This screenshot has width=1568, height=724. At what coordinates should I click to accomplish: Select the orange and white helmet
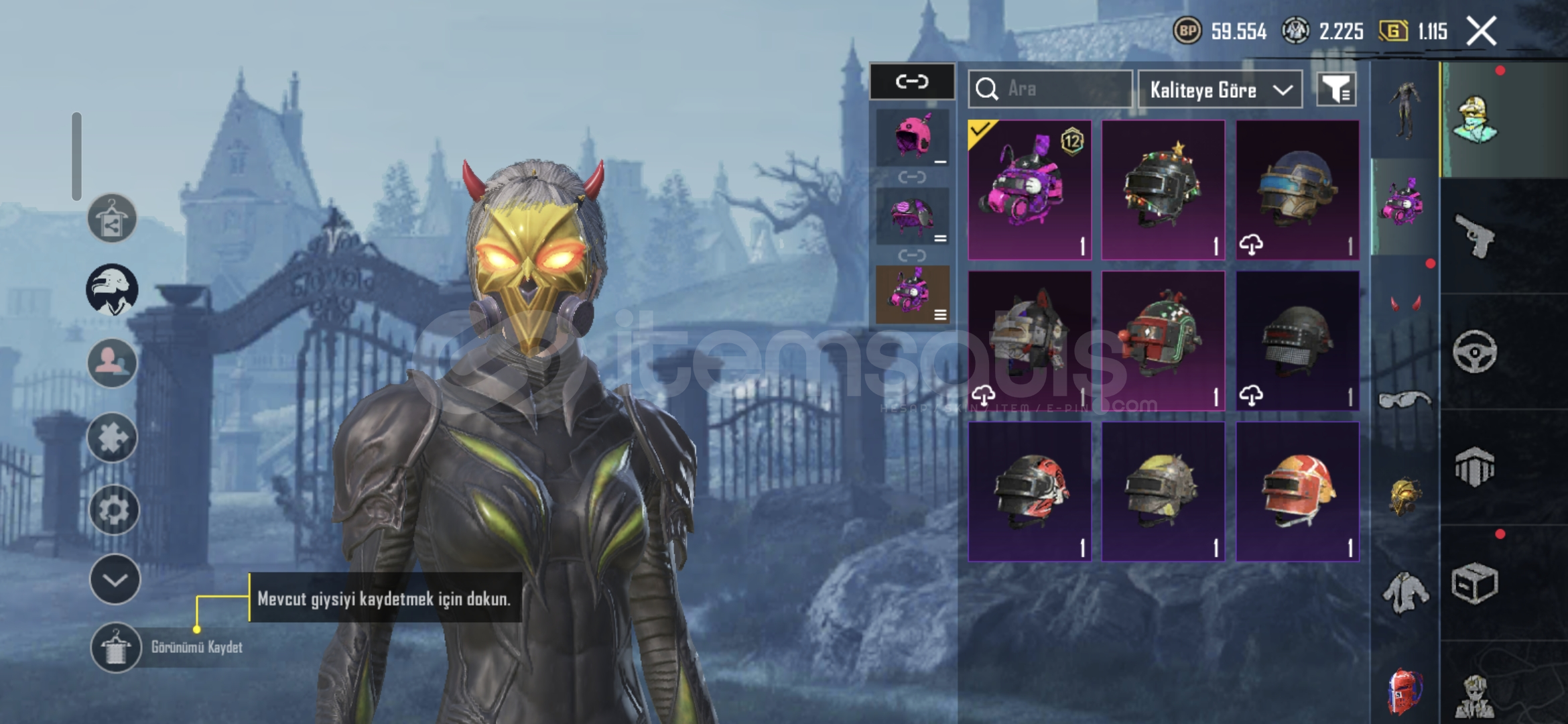click(x=1297, y=491)
